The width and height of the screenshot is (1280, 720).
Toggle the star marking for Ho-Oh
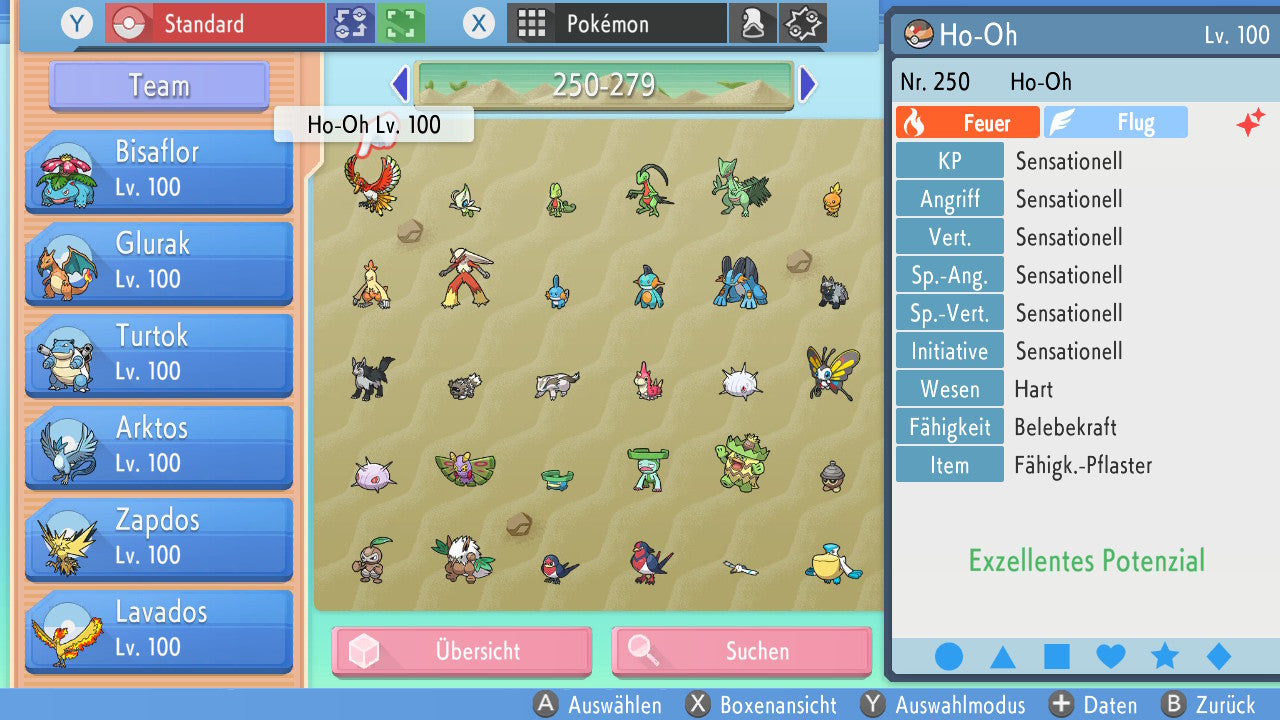[x=1164, y=656]
